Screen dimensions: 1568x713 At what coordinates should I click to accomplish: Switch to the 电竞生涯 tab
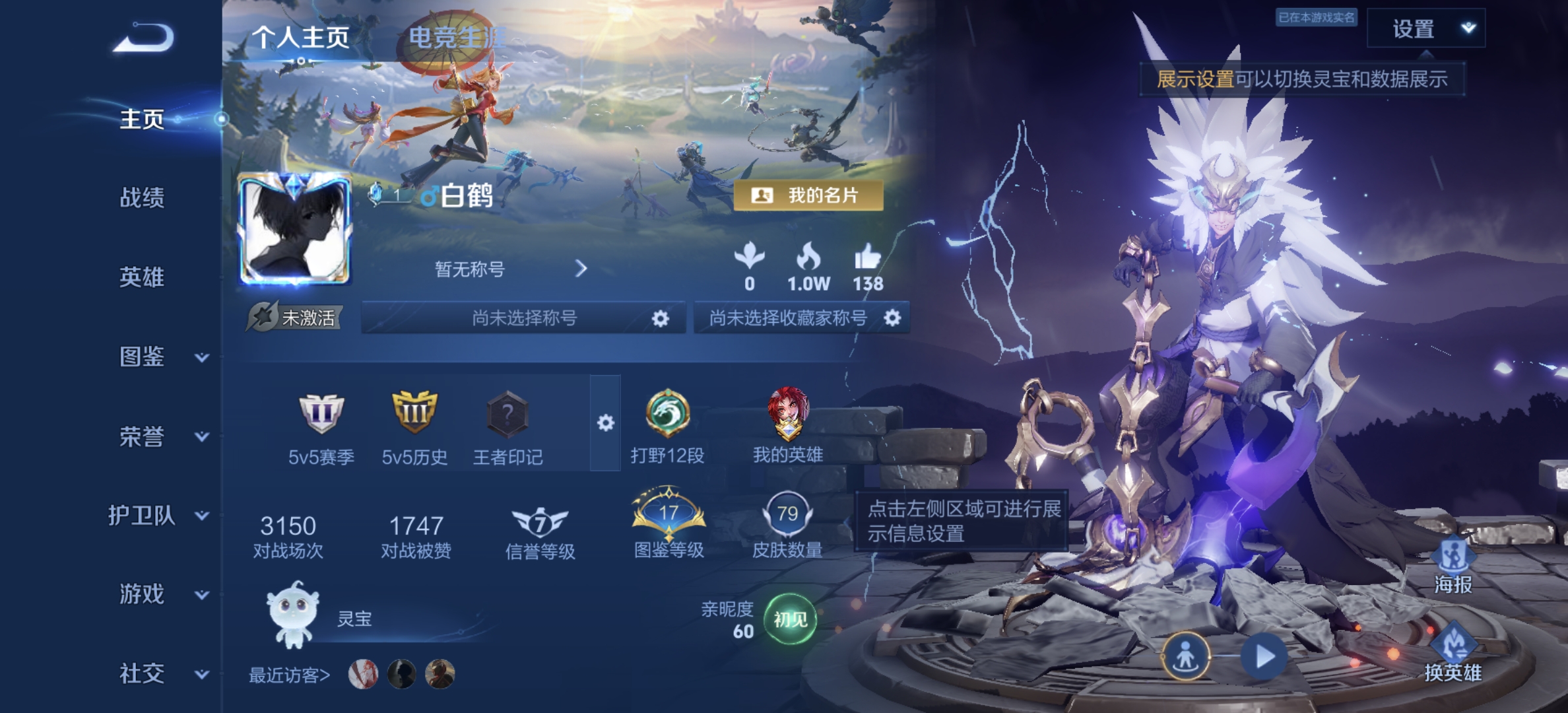pos(457,38)
